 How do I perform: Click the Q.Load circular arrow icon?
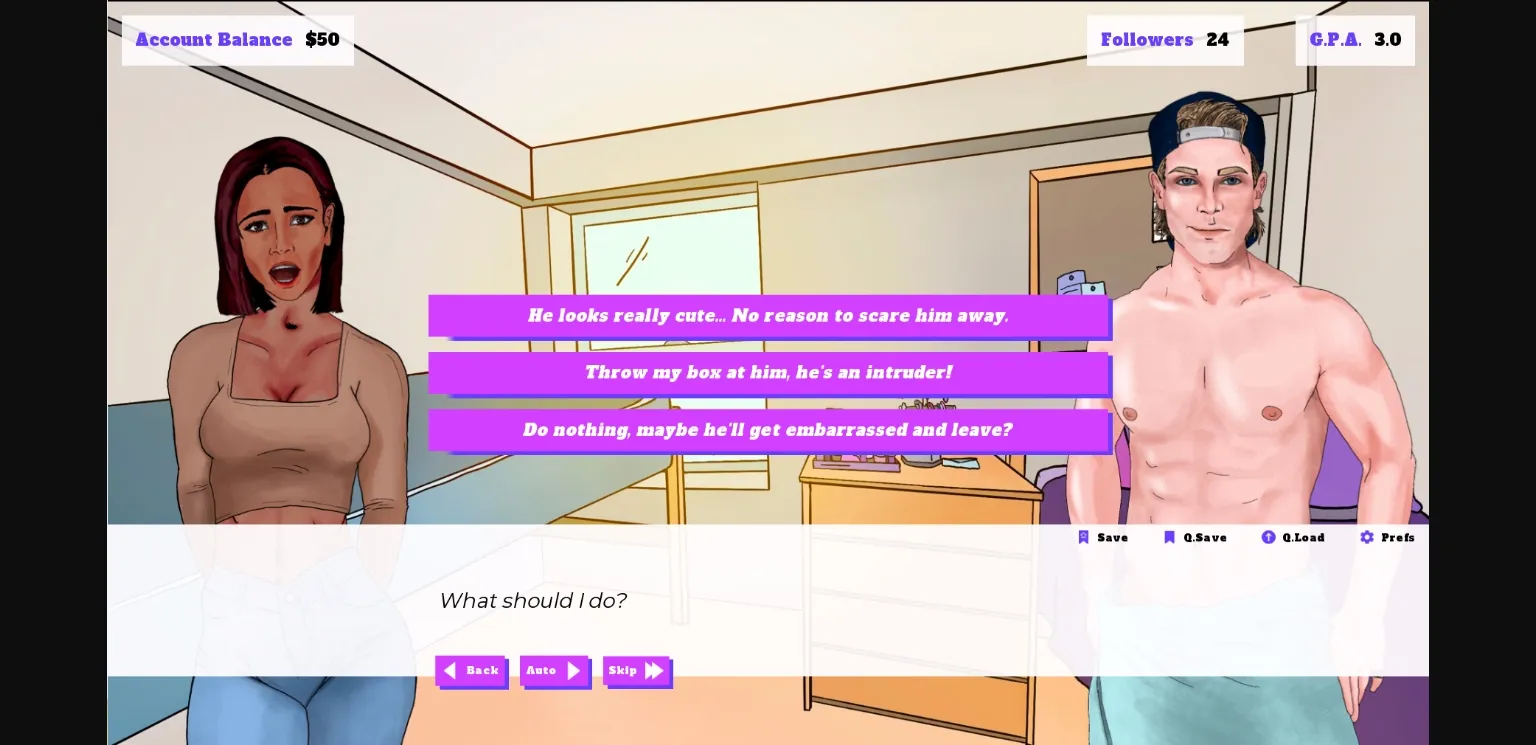coord(1268,537)
